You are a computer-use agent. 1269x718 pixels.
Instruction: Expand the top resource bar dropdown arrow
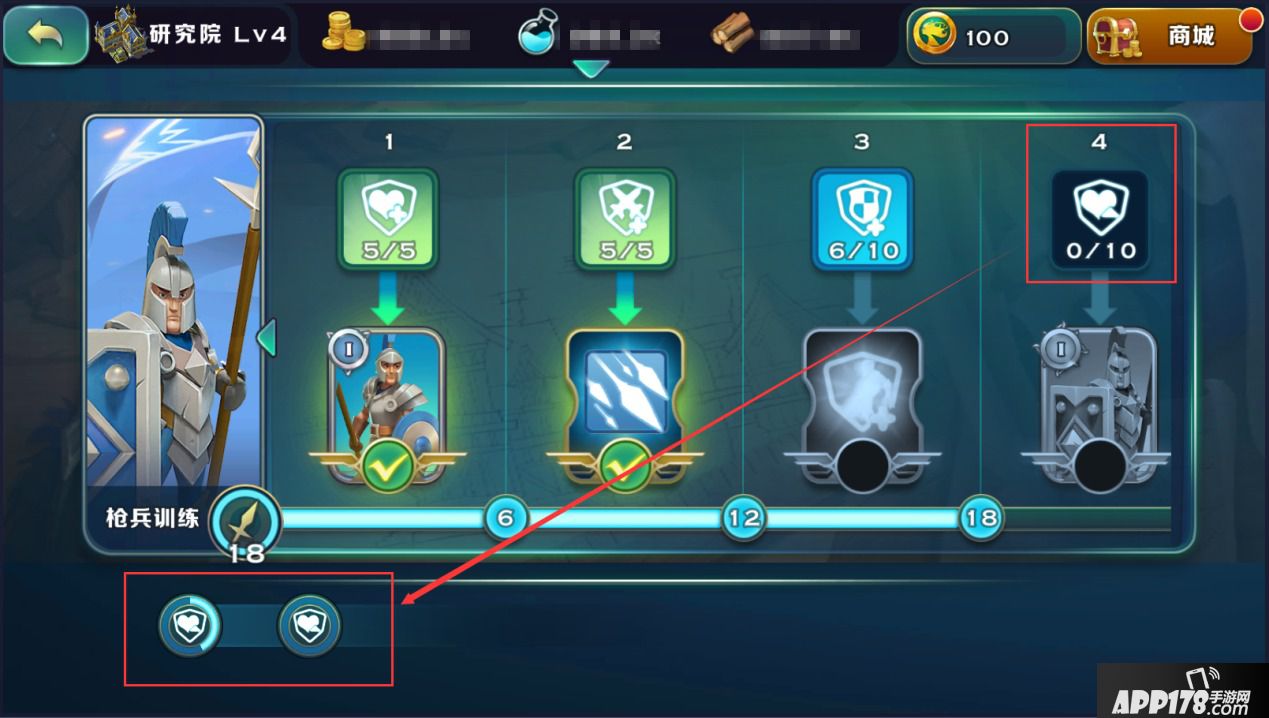[592, 70]
